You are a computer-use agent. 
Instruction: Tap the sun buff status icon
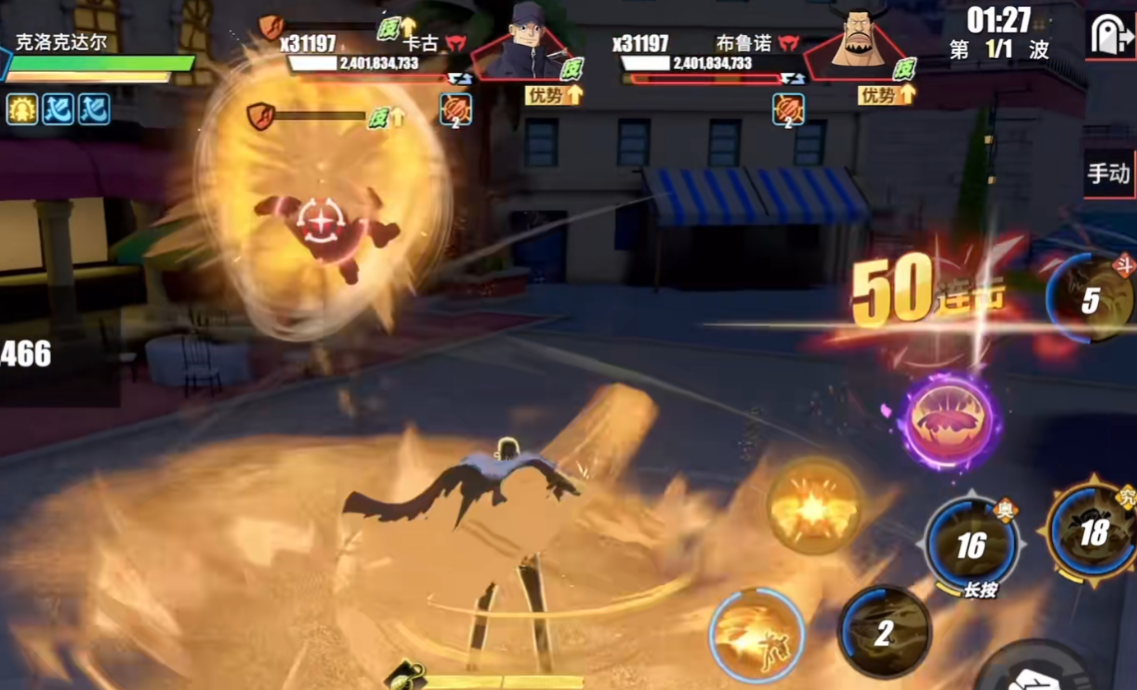click(22, 109)
